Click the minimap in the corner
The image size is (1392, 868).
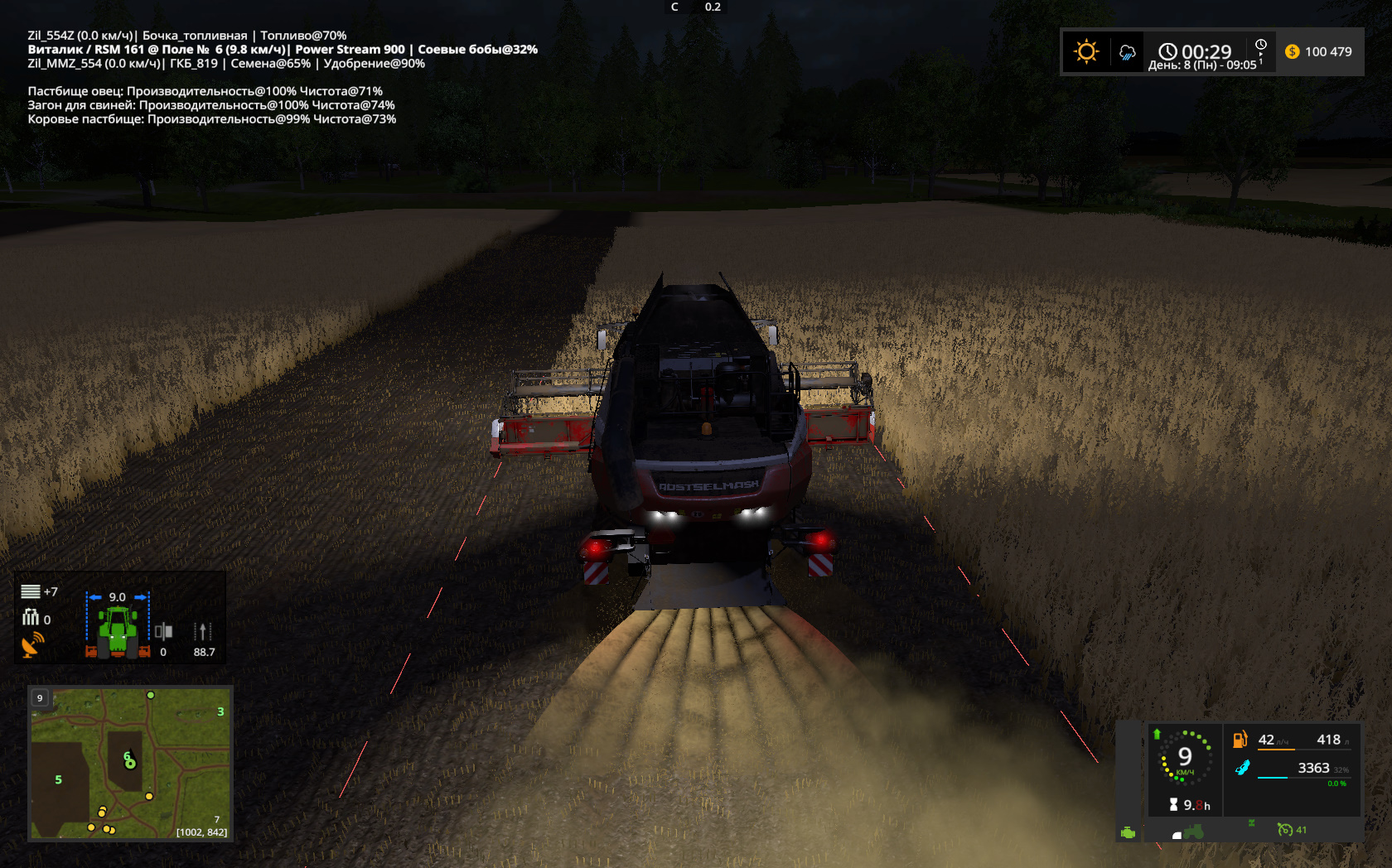tap(130, 763)
